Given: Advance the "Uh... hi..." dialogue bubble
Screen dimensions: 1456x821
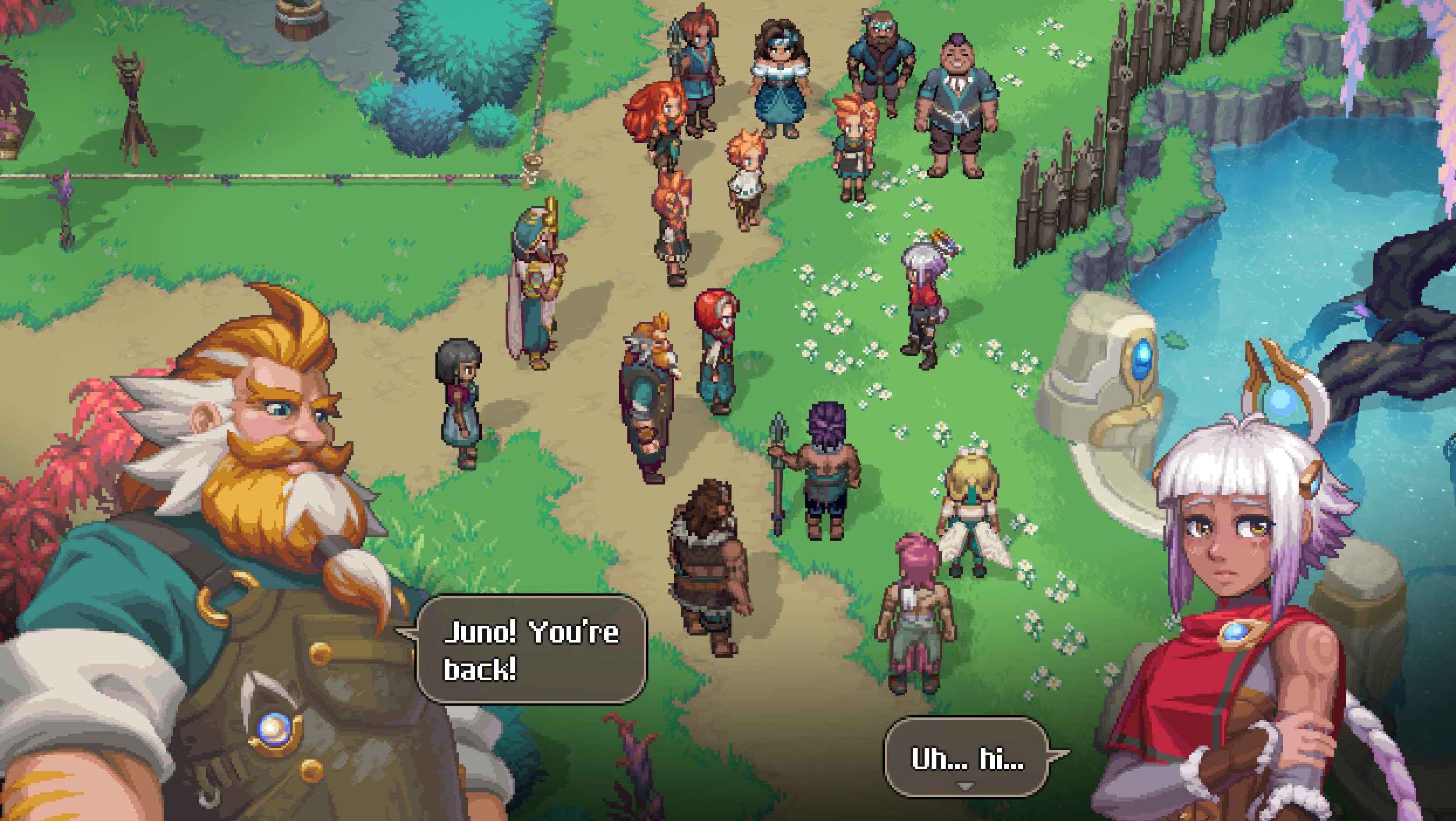Looking at the screenshot, I should tap(966, 786).
